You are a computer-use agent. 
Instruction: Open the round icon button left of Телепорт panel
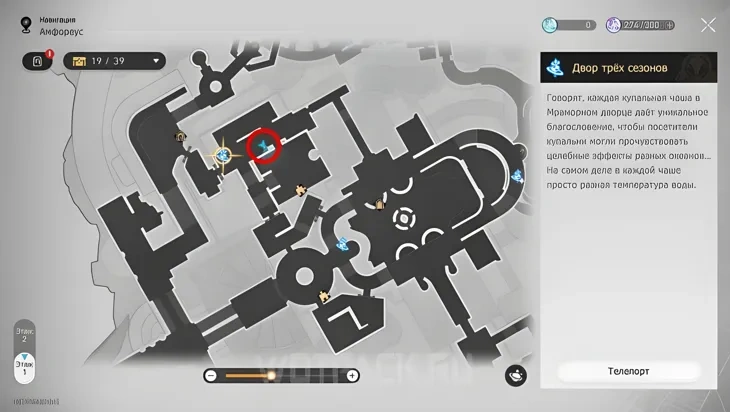[x=516, y=375]
